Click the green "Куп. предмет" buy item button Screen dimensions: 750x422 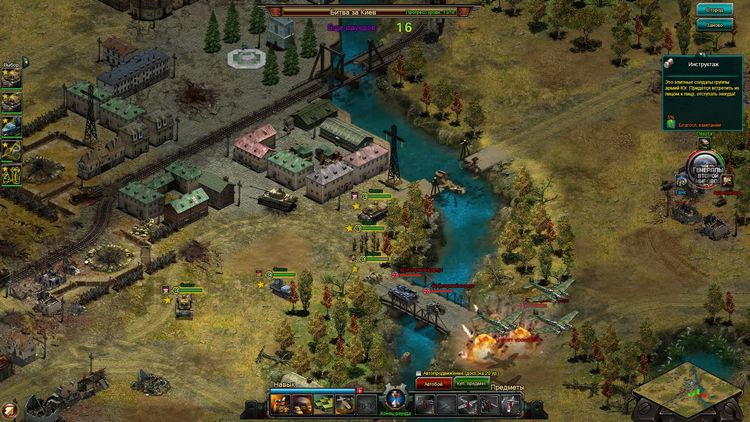click(x=471, y=383)
